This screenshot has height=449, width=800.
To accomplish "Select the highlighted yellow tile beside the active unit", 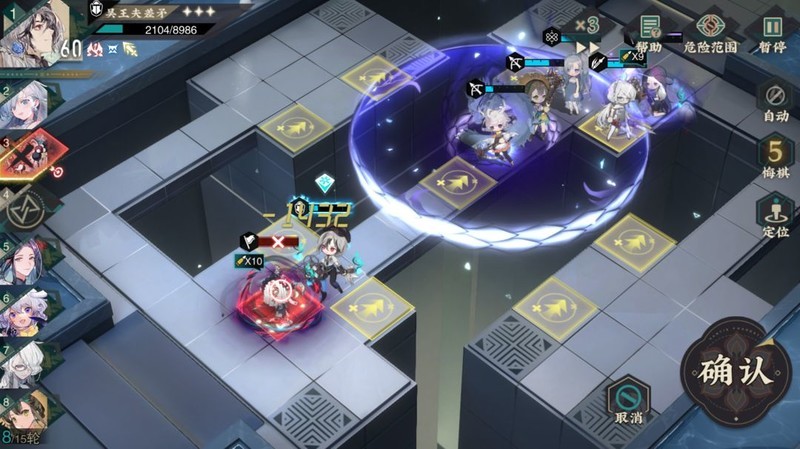I will click(371, 307).
